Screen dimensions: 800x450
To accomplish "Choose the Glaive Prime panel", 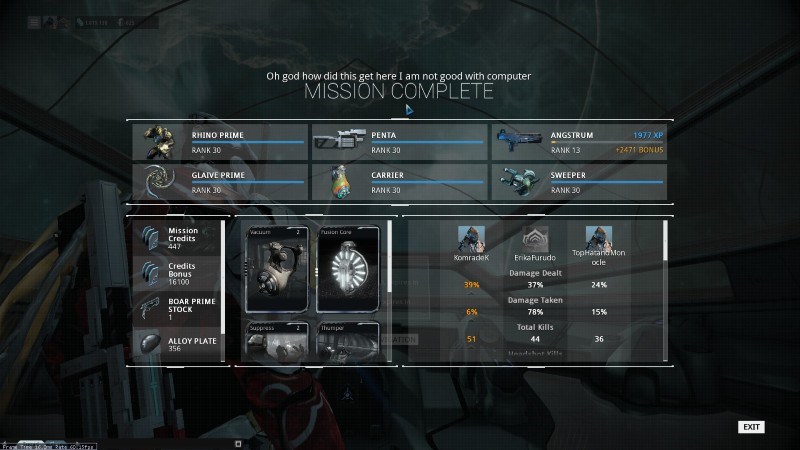I will tap(219, 181).
